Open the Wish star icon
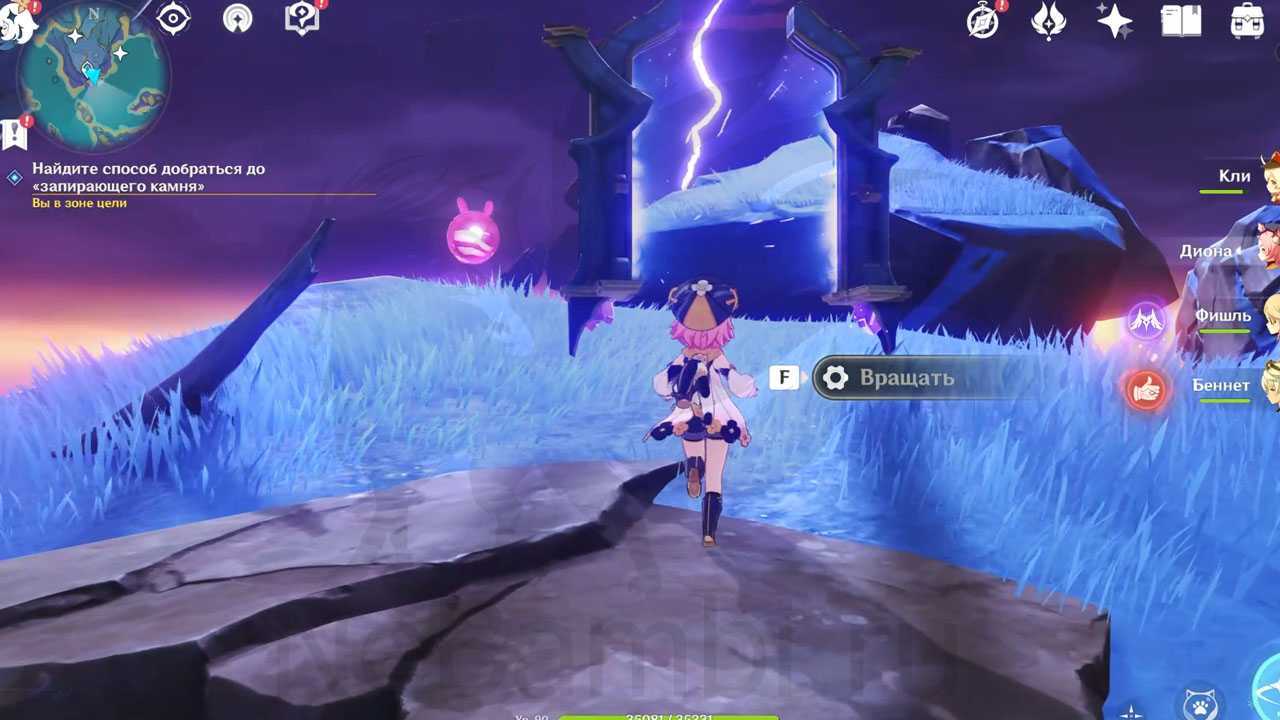Image resolution: width=1280 pixels, height=720 pixels. pos(1114,21)
